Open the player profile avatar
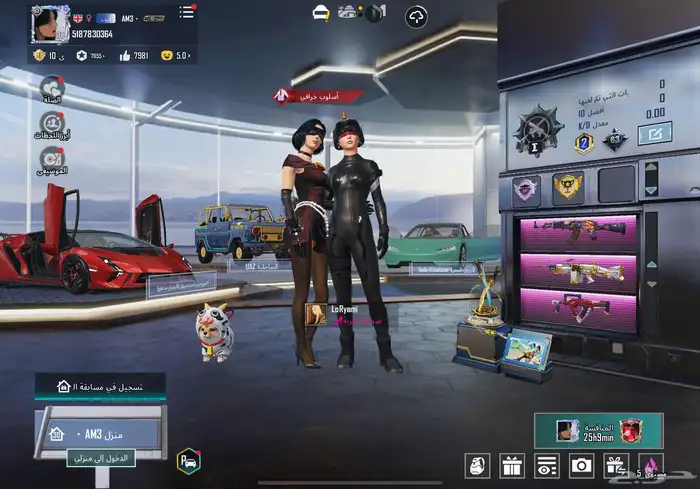The width and height of the screenshot is (700, 489). [x=48, y=20]
